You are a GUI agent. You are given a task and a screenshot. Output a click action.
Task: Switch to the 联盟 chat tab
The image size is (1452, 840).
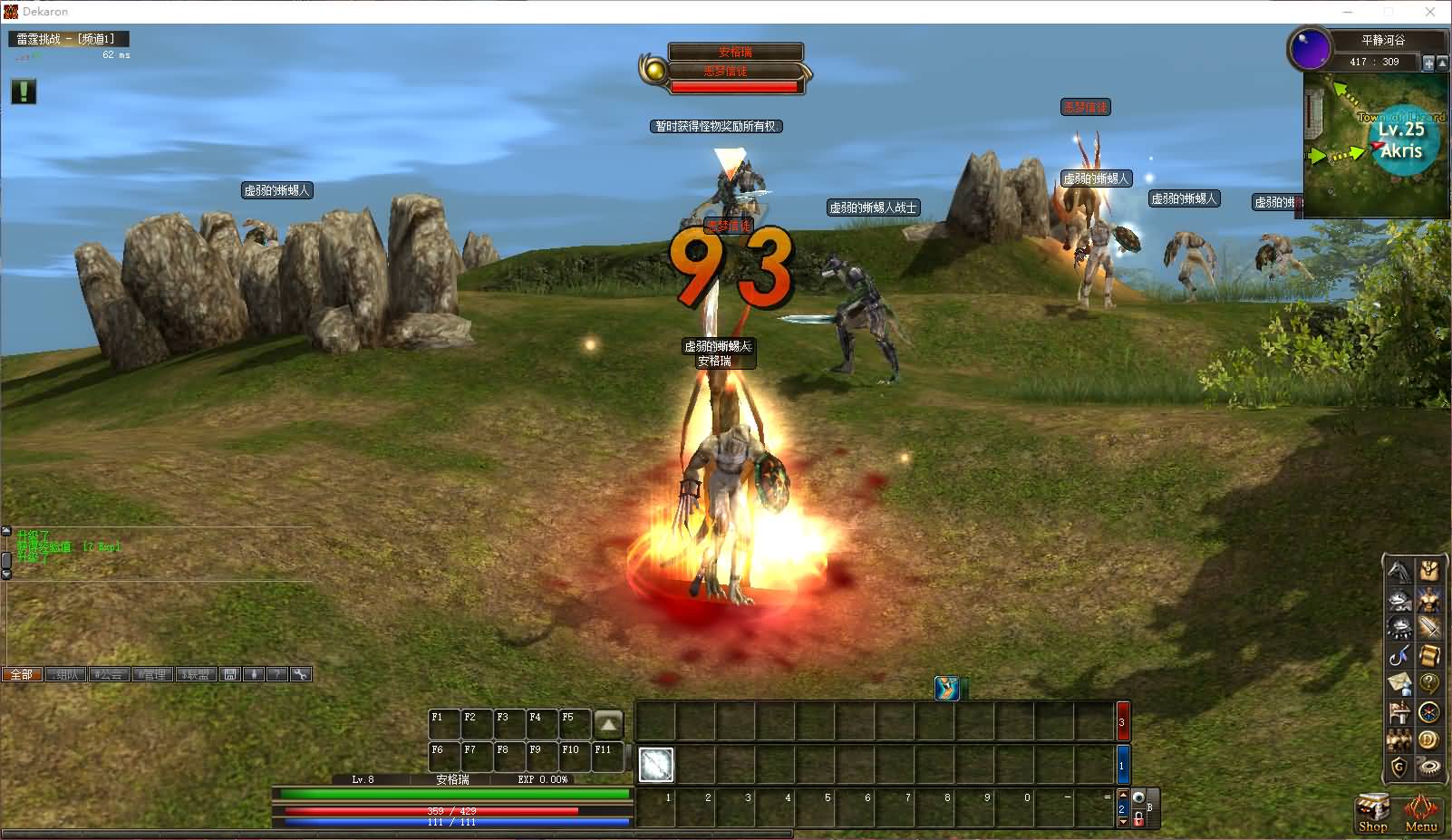coord(196,674)
